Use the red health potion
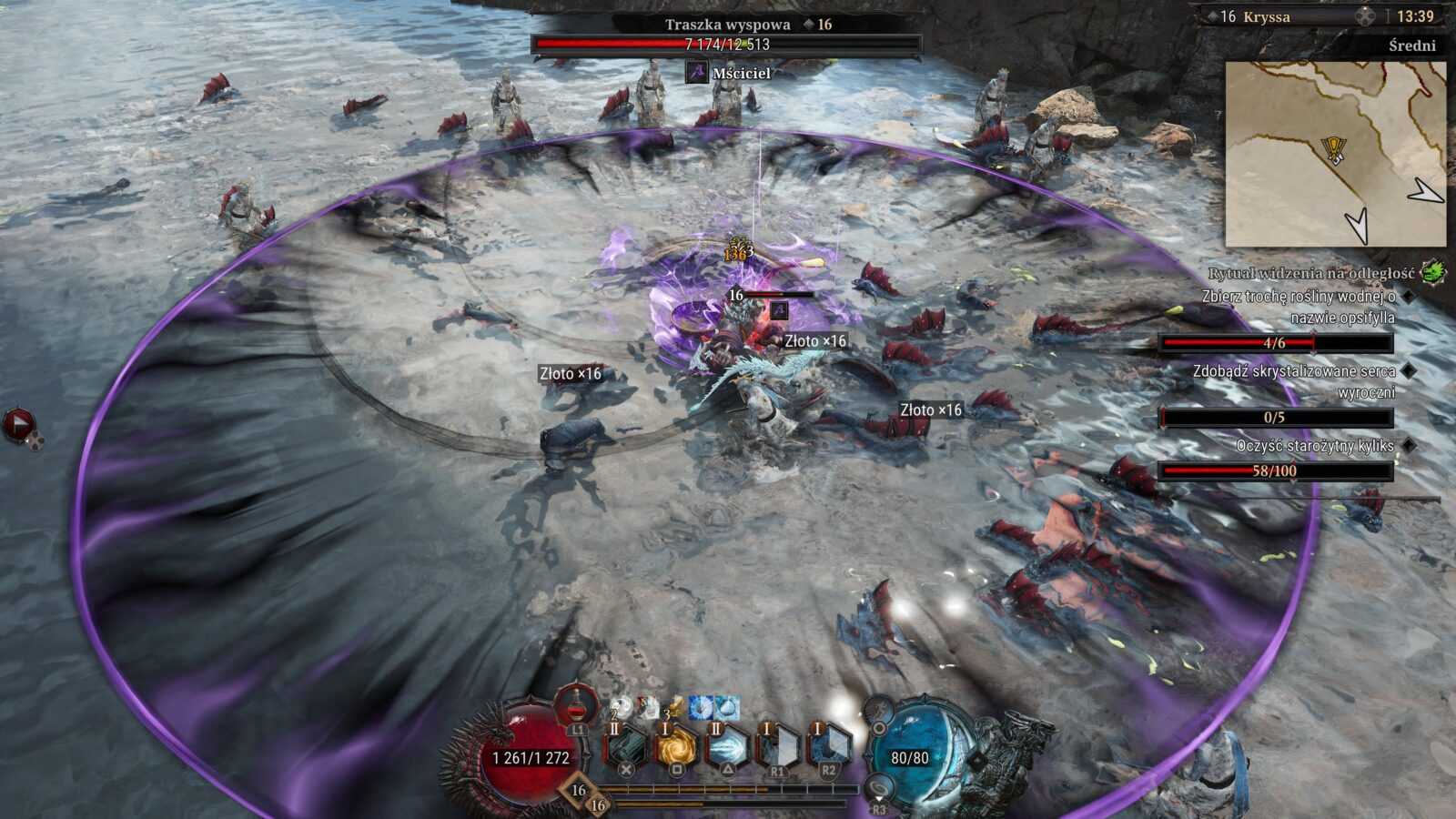Screen dimensions: 1456x819 [577, 705]
